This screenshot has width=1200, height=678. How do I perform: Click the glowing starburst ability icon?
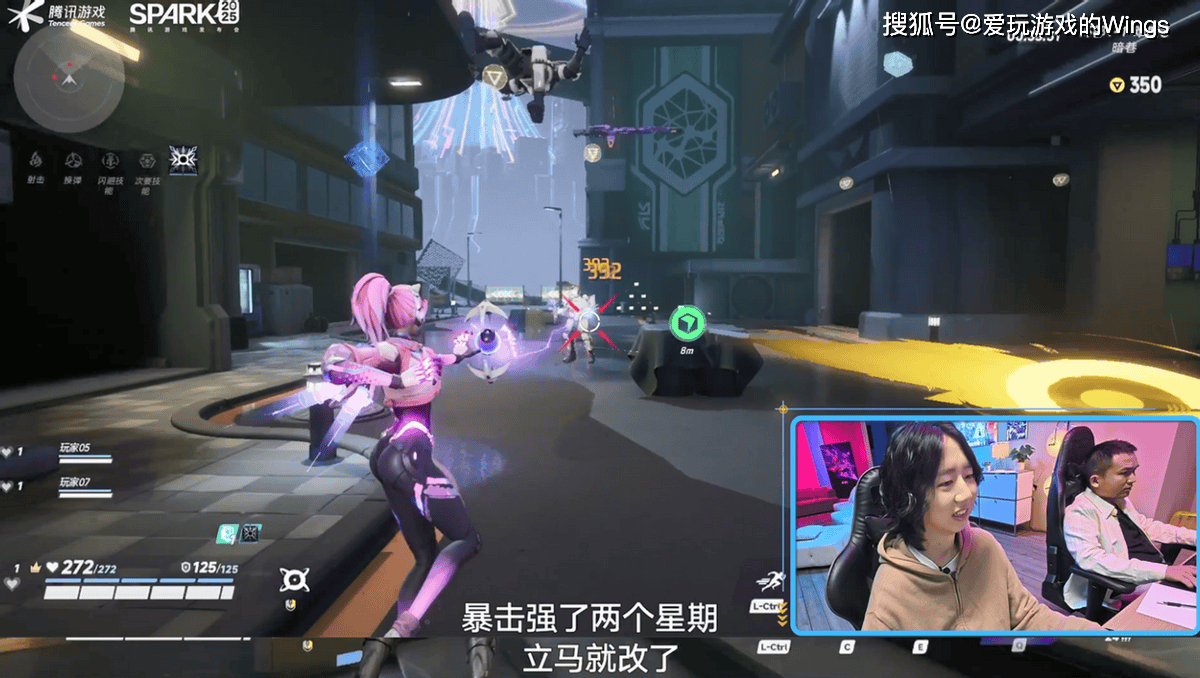[183, 159]
